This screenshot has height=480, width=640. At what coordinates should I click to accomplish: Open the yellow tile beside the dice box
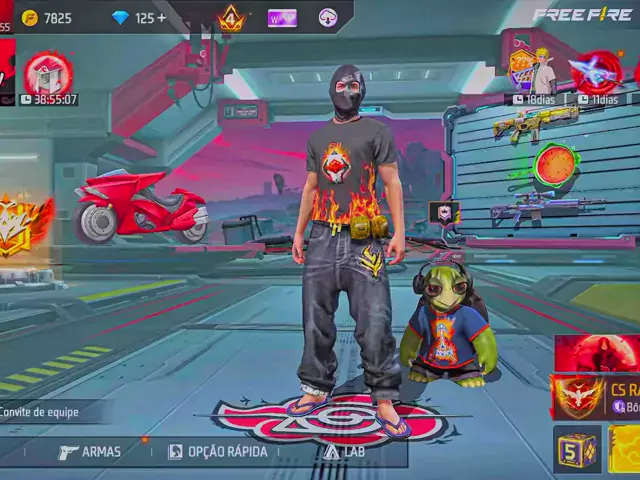point(625,448)
